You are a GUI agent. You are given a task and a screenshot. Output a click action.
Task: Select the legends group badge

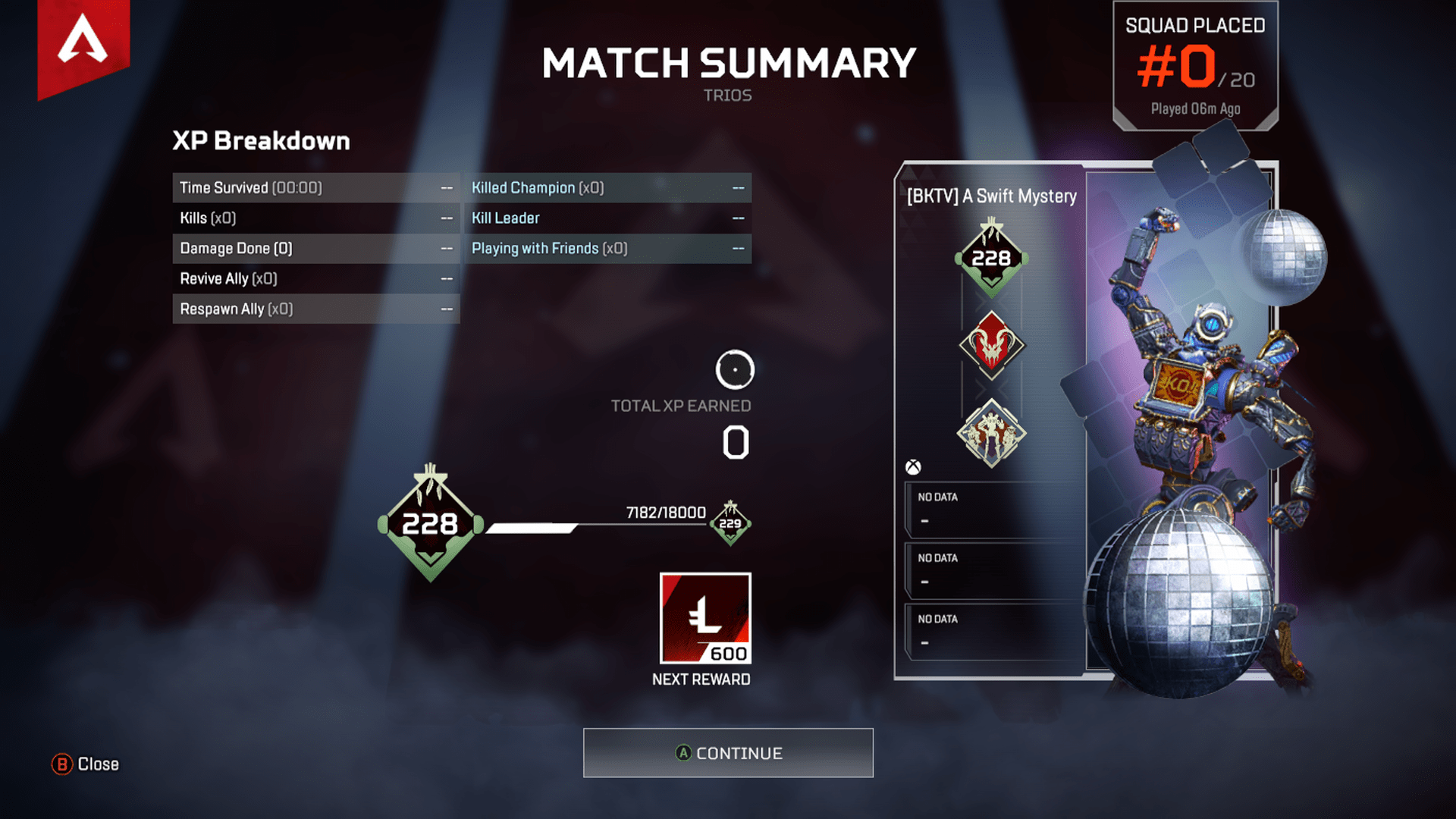coord(991,431)
